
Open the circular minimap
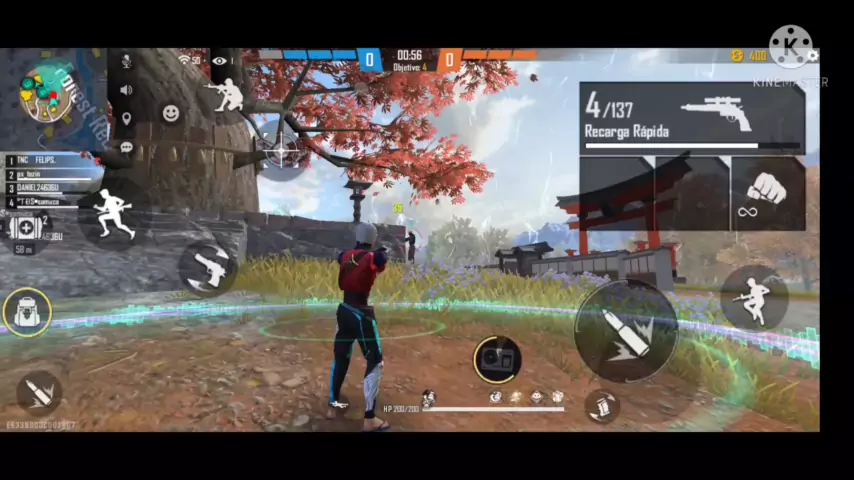click(x=47, y=93)
